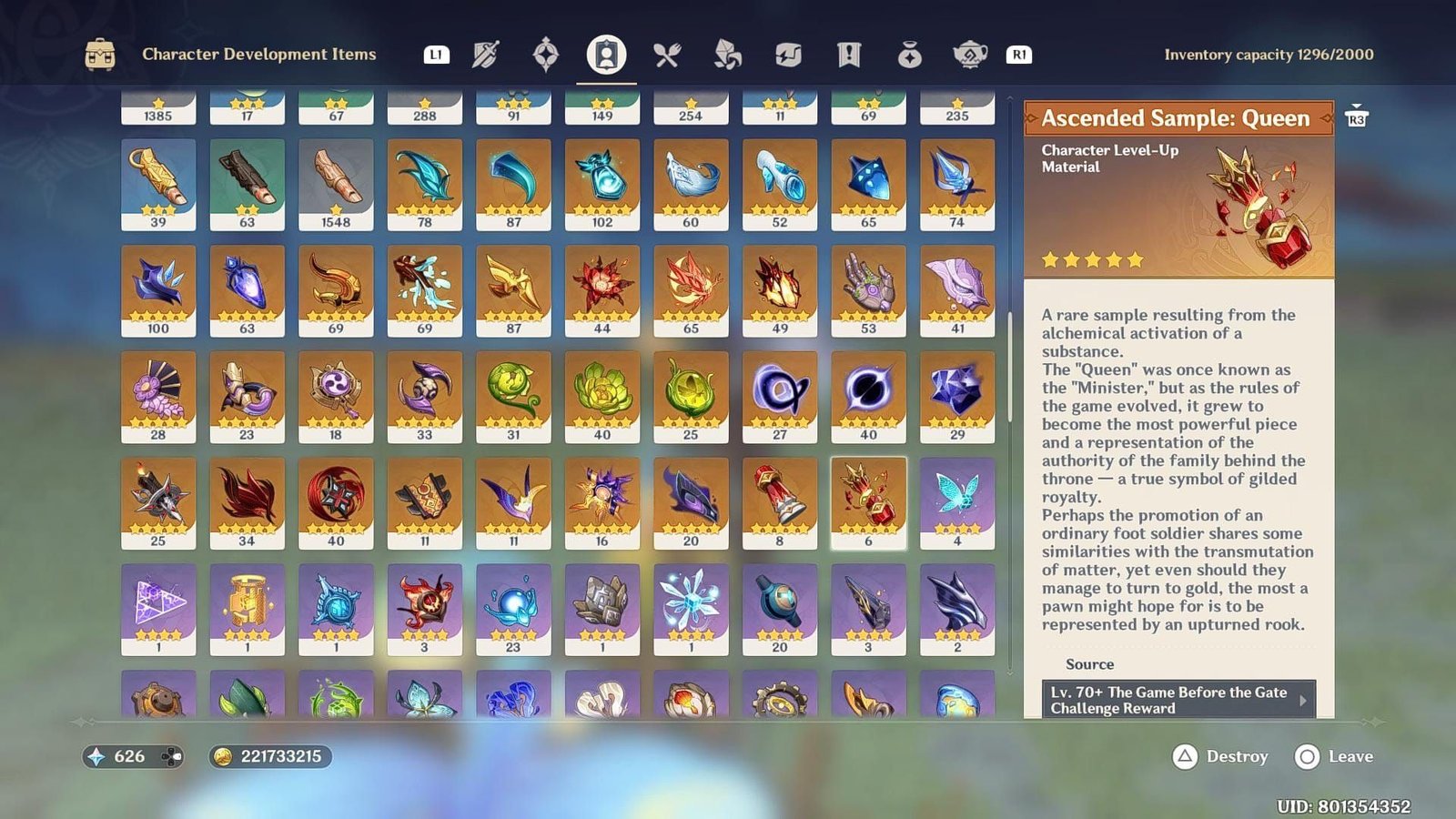
Task: Click the backpack icon next to Character Development Items
Action: (103, 54)
